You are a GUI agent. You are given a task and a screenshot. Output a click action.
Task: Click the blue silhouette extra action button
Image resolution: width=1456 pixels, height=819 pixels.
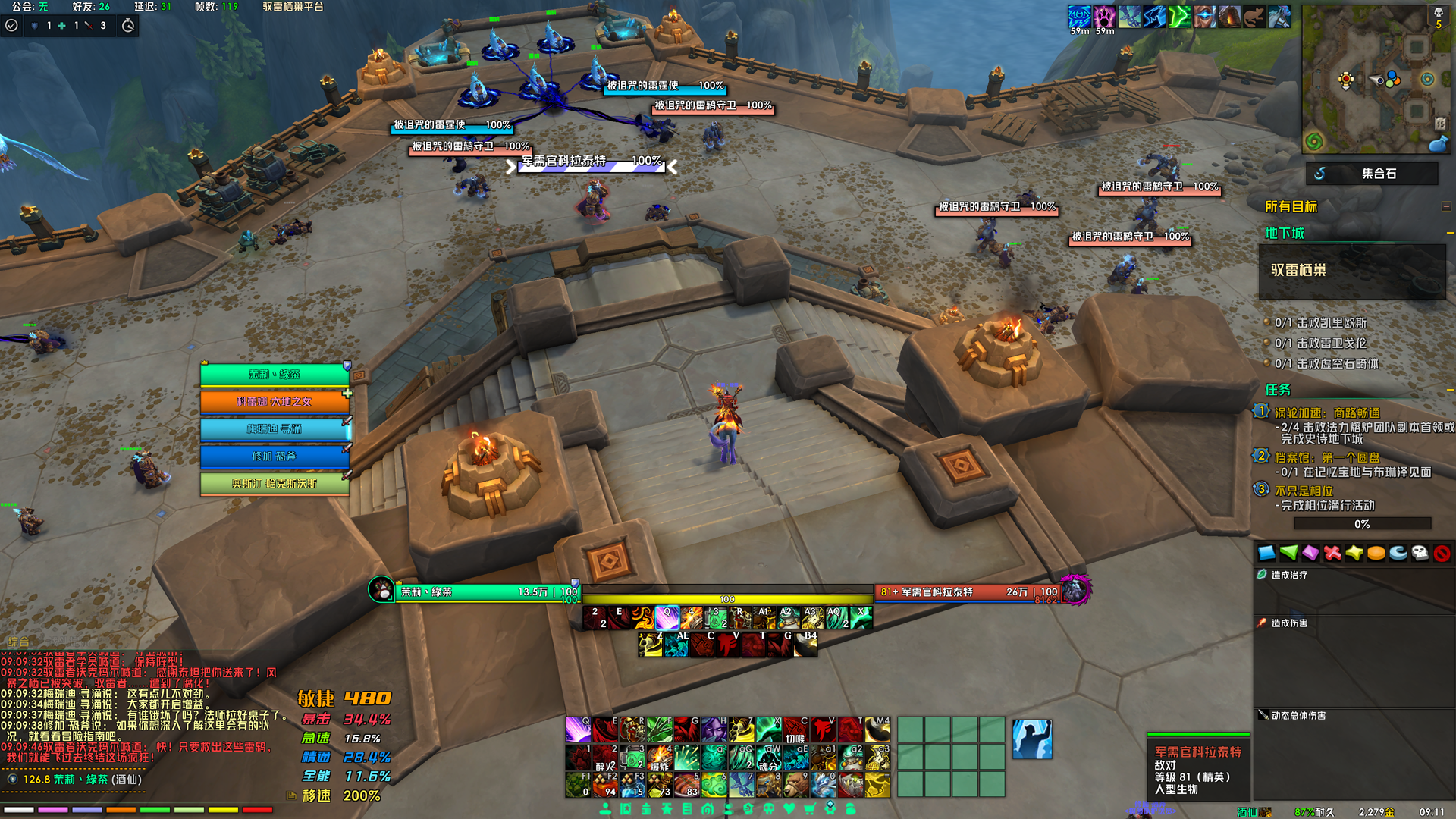[x=1032, y=739]
